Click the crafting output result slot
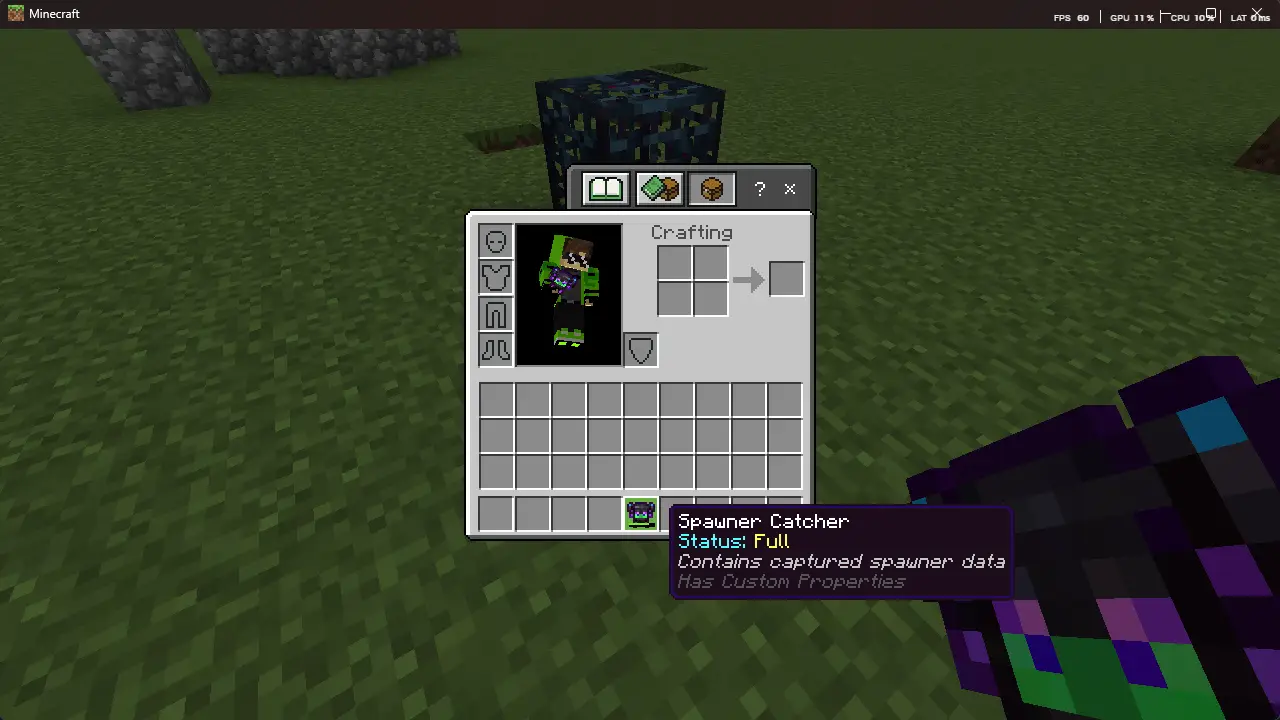The width and height of the screenshot is (1280, 720). (786, 279)
